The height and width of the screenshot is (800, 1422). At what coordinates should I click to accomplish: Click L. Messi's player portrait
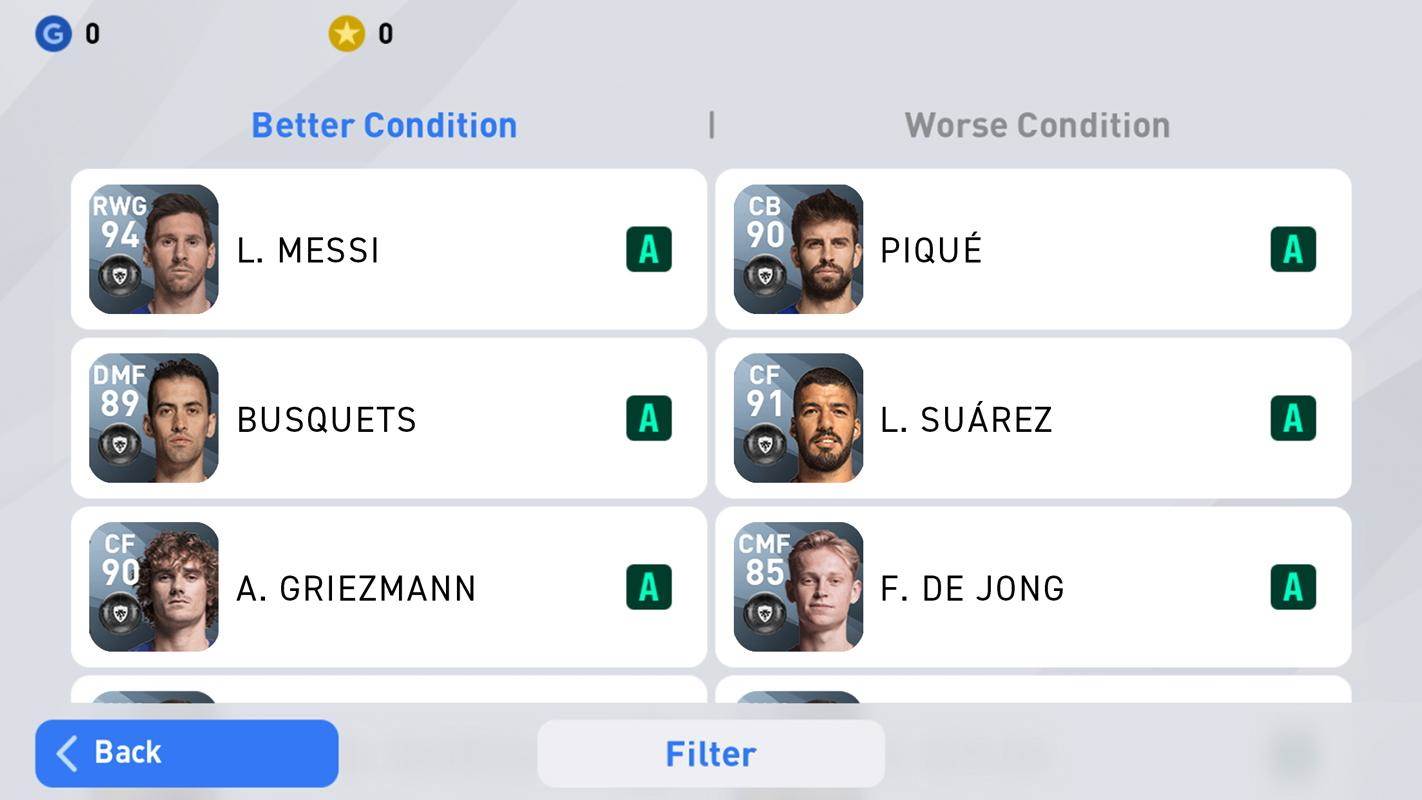[153, 248]
